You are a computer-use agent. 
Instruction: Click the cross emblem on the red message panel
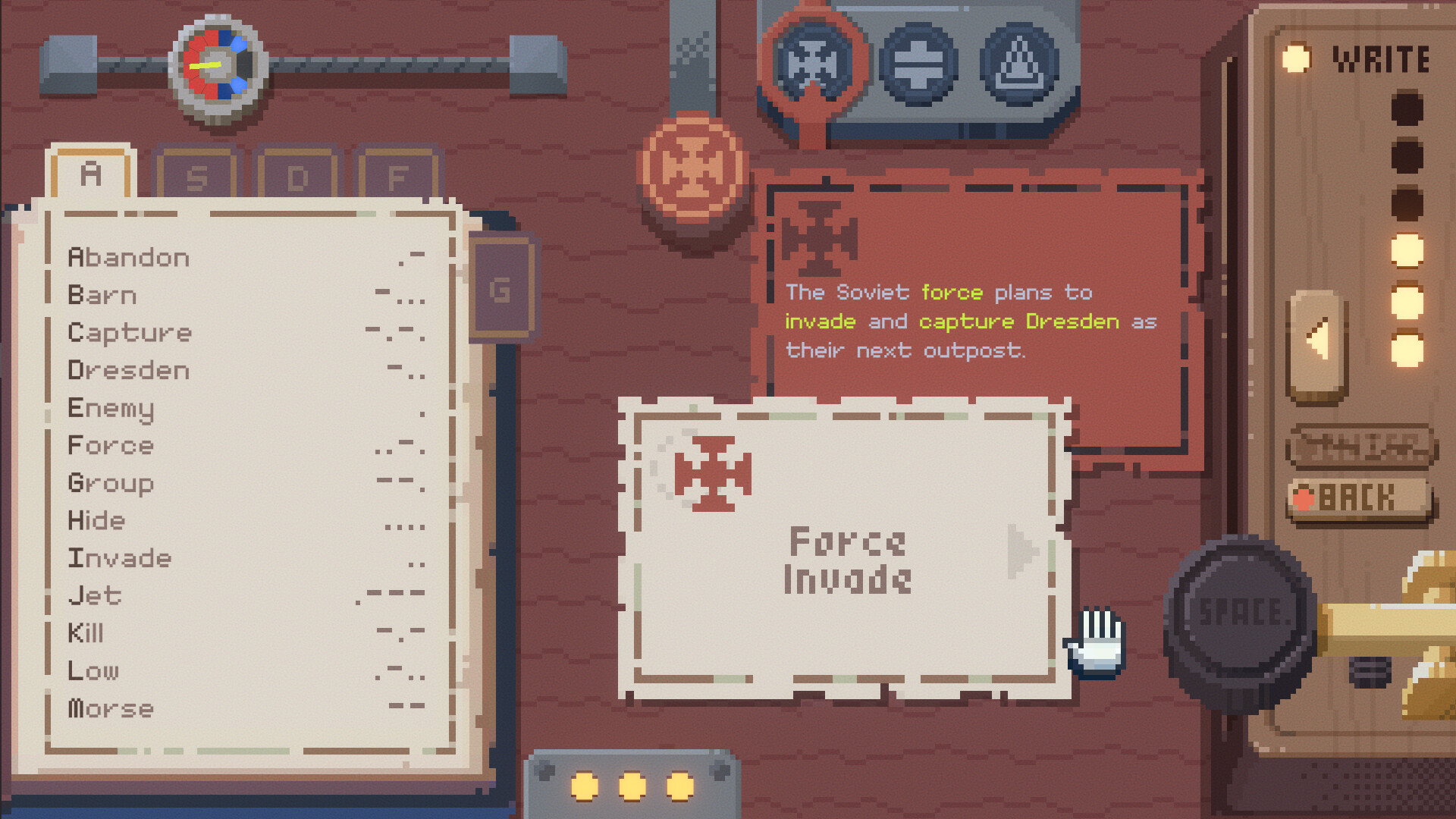tap(819, 237)
